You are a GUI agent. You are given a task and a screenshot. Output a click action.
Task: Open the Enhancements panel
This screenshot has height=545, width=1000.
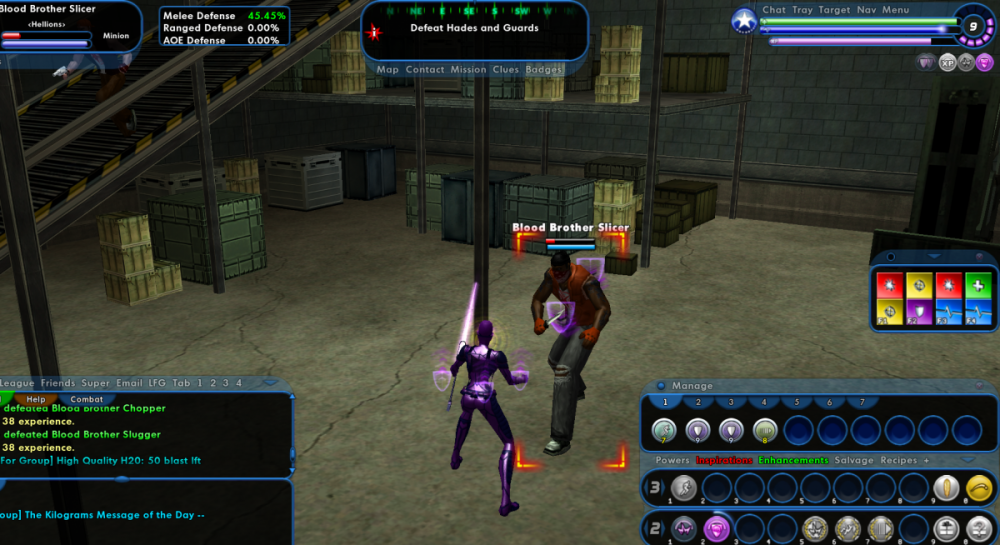pos(793,460)
